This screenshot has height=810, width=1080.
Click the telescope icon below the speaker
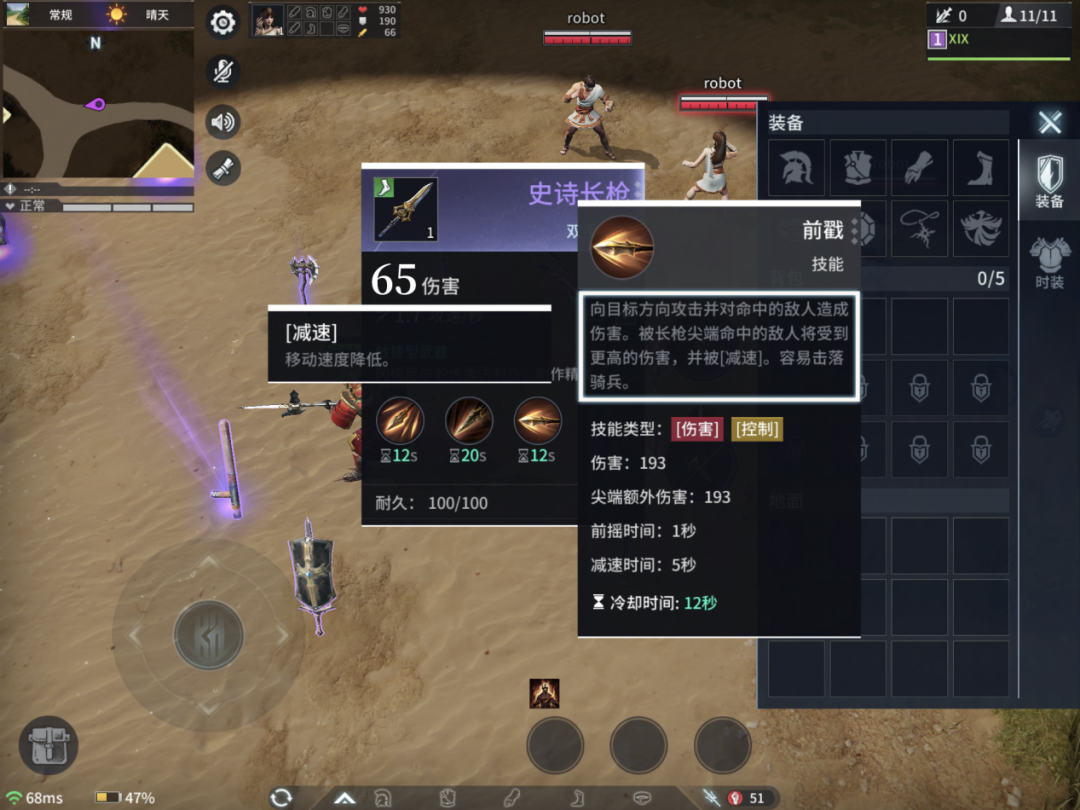click(223, 167)
